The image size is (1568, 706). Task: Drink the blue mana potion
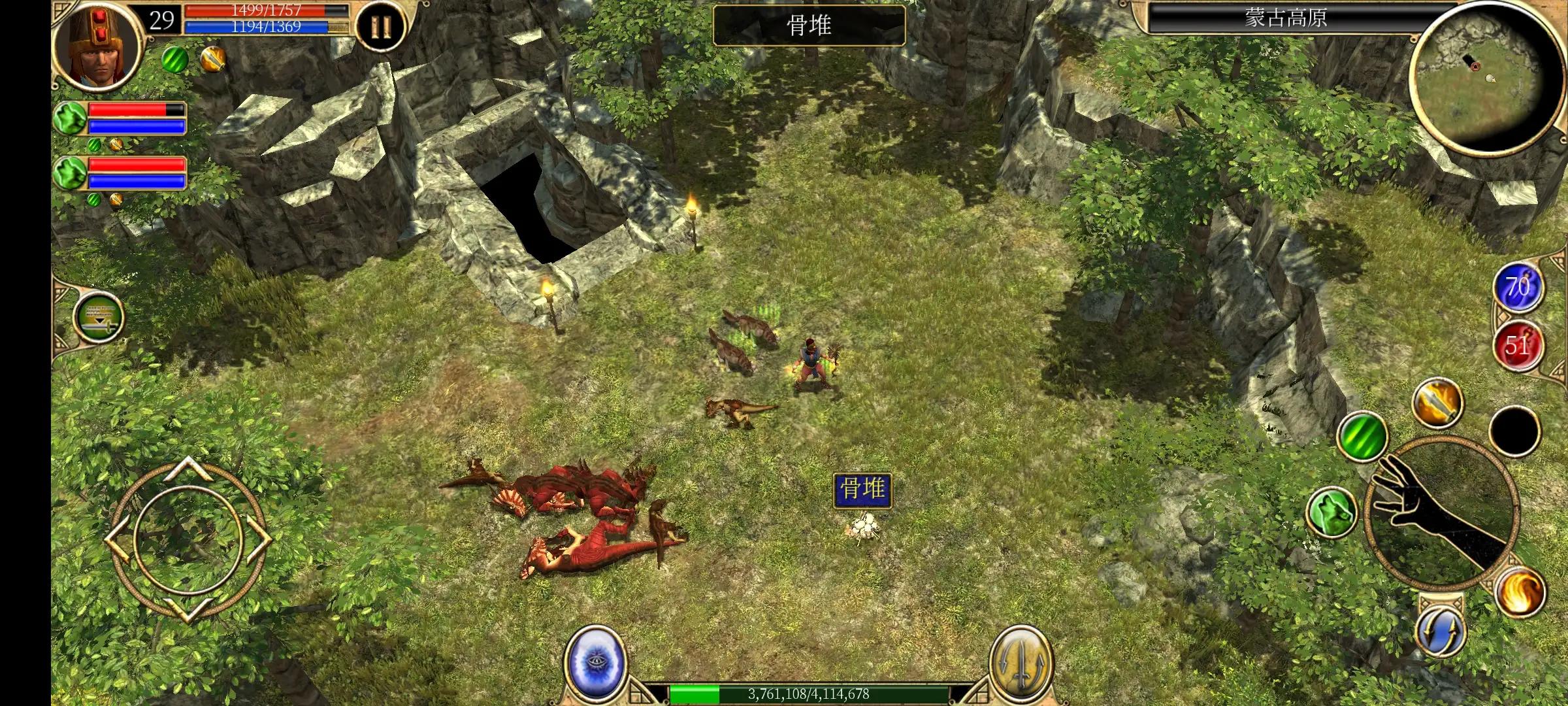click(x=1518, y=287)
